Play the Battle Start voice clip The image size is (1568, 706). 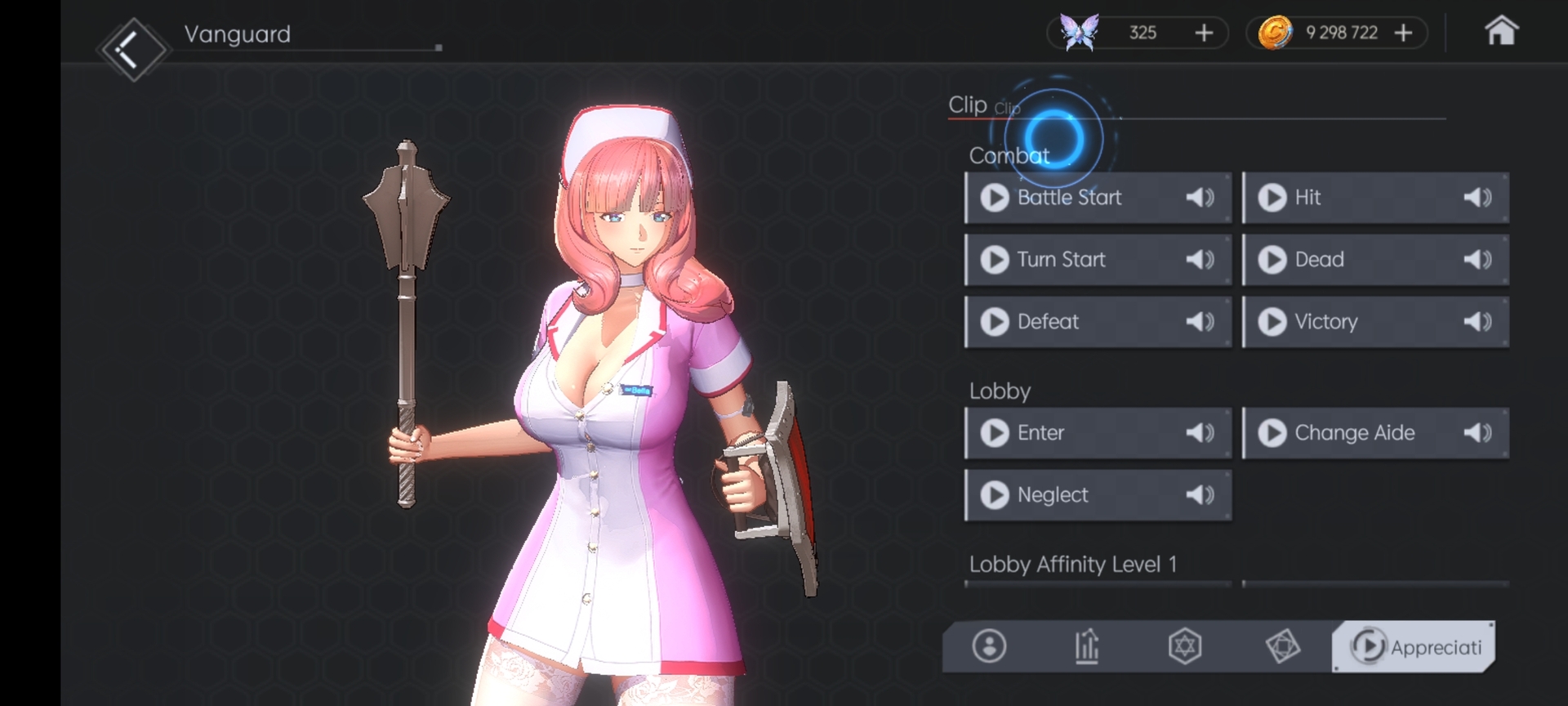pos(996,198)
